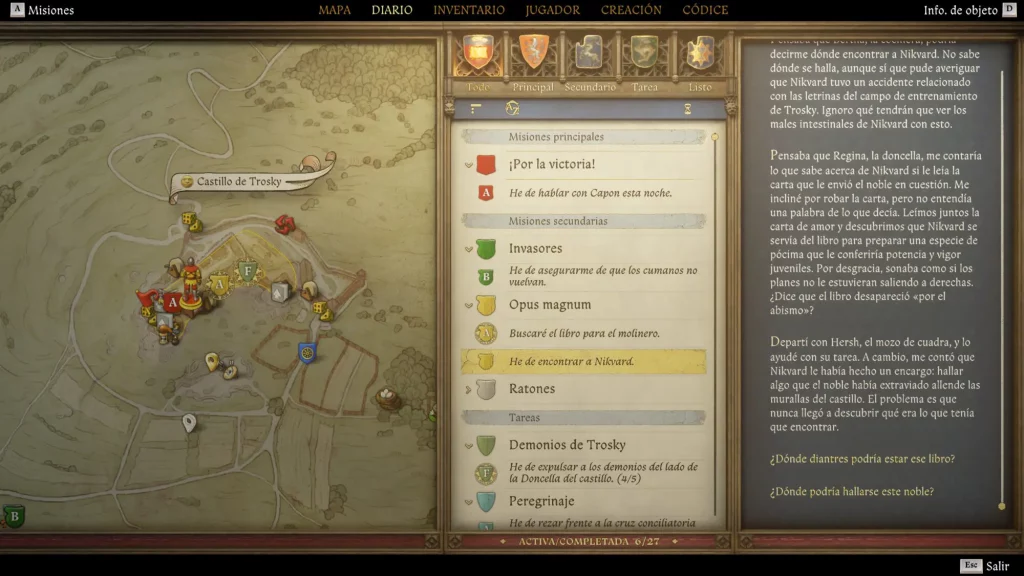Switch to the INVENTARIO tab

pos(469,11)
